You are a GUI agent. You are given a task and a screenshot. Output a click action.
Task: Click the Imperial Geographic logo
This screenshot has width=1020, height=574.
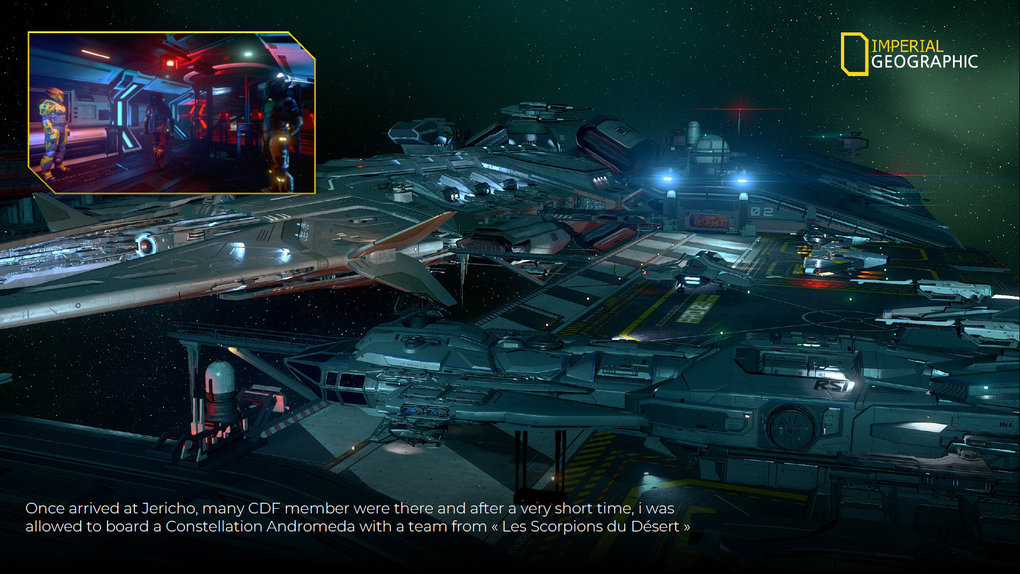tap(908, 54)
